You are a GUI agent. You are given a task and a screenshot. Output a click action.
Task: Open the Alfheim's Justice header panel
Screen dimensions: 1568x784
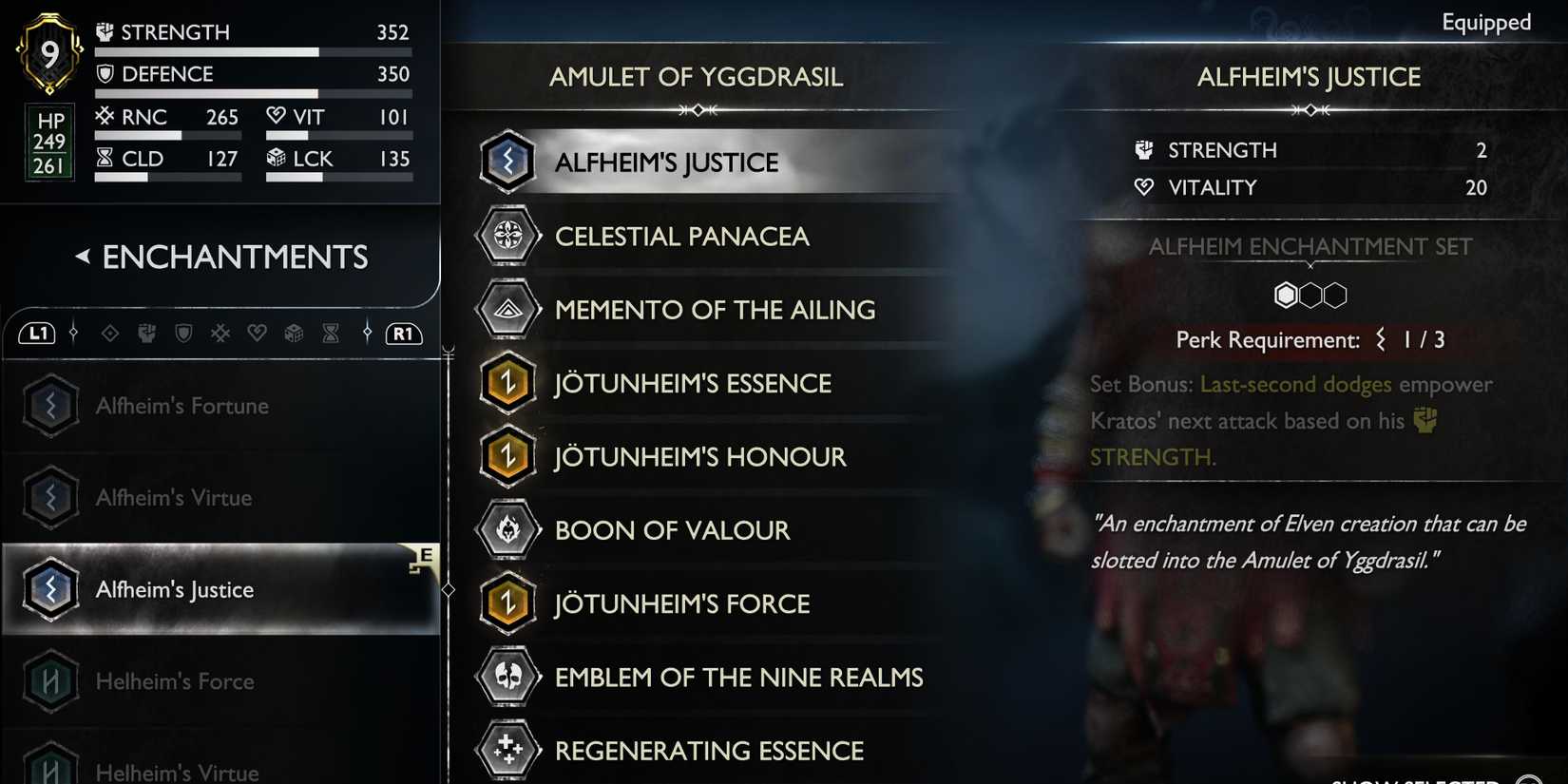pos(1309,77)
